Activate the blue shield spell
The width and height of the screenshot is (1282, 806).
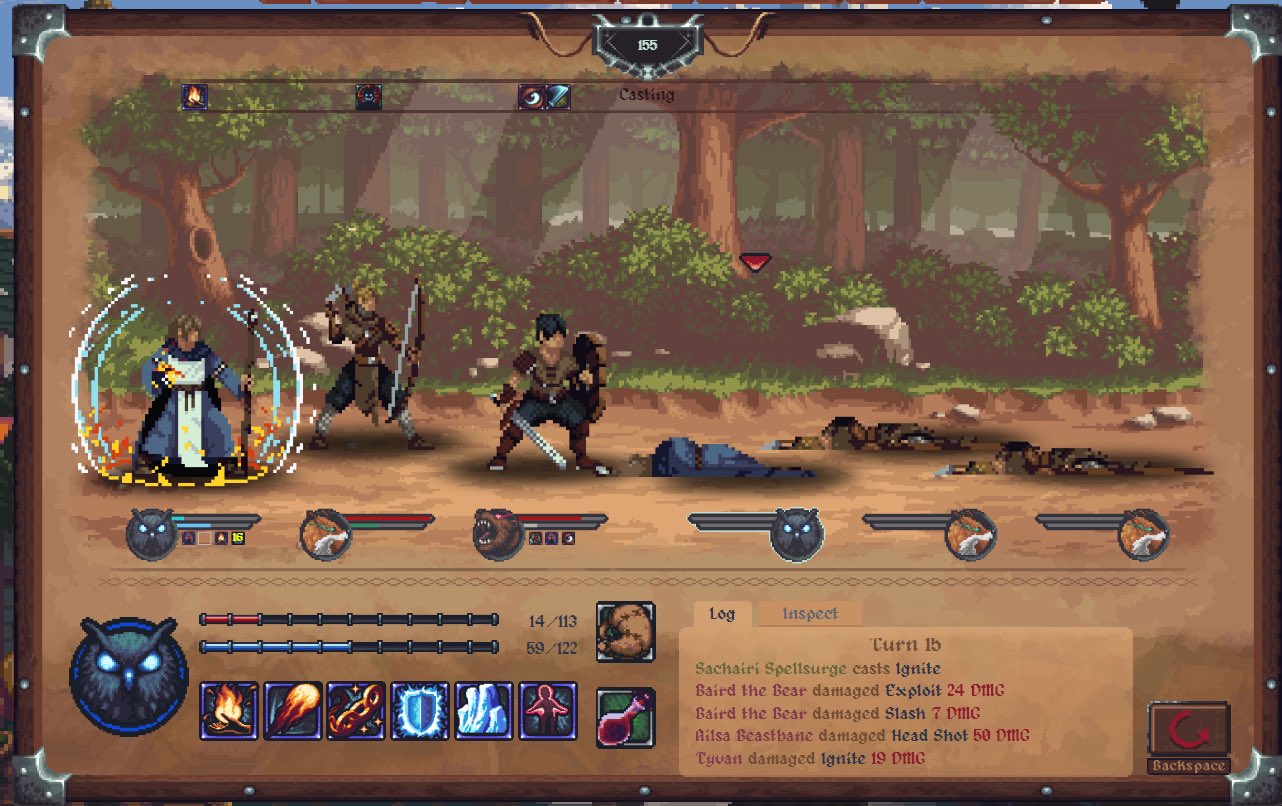[x=420, y=711]
